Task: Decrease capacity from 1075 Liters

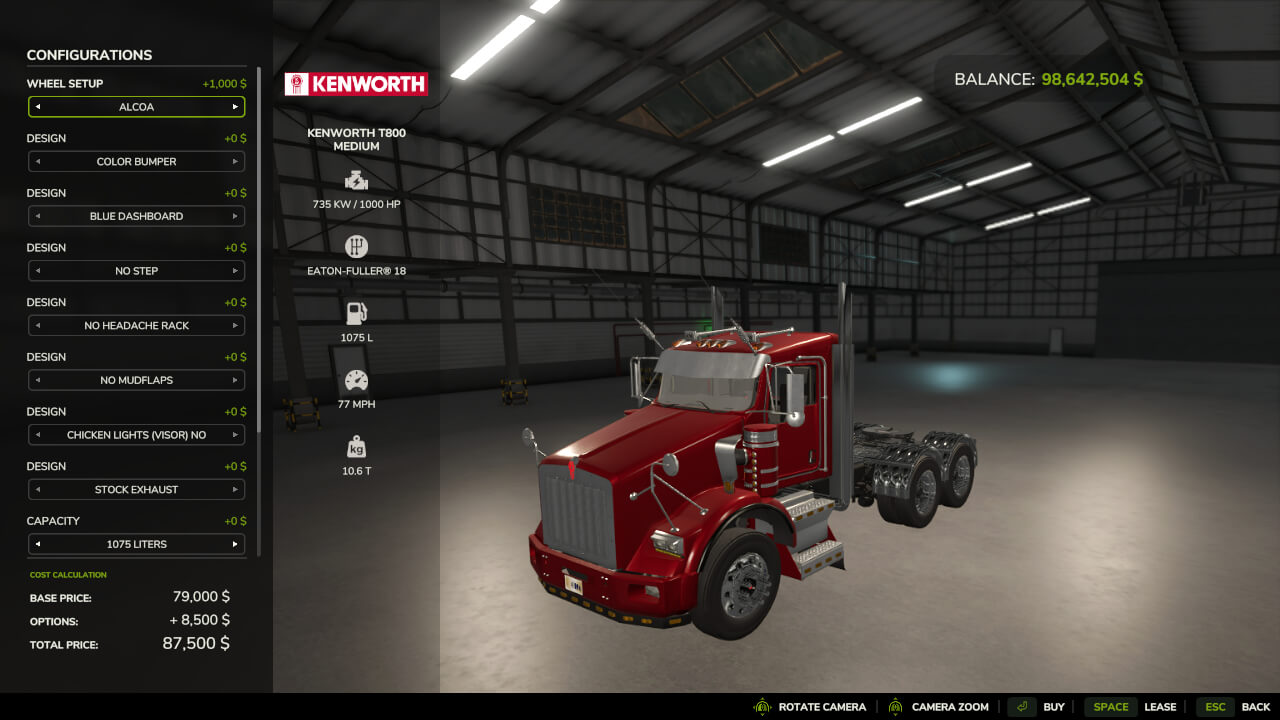Action: pos(38,545)
